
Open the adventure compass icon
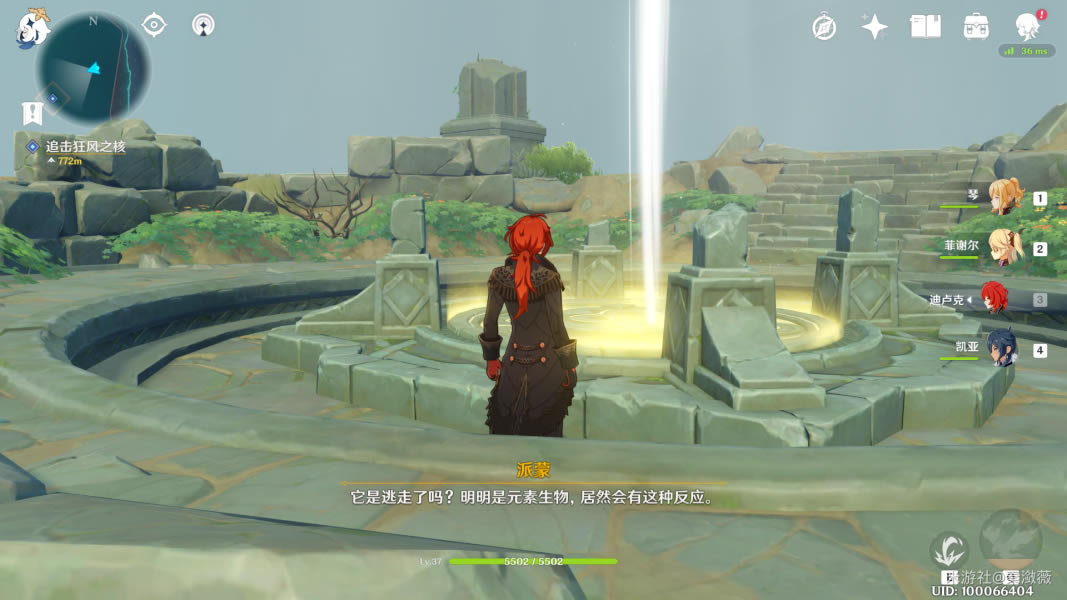pos(824,27)
